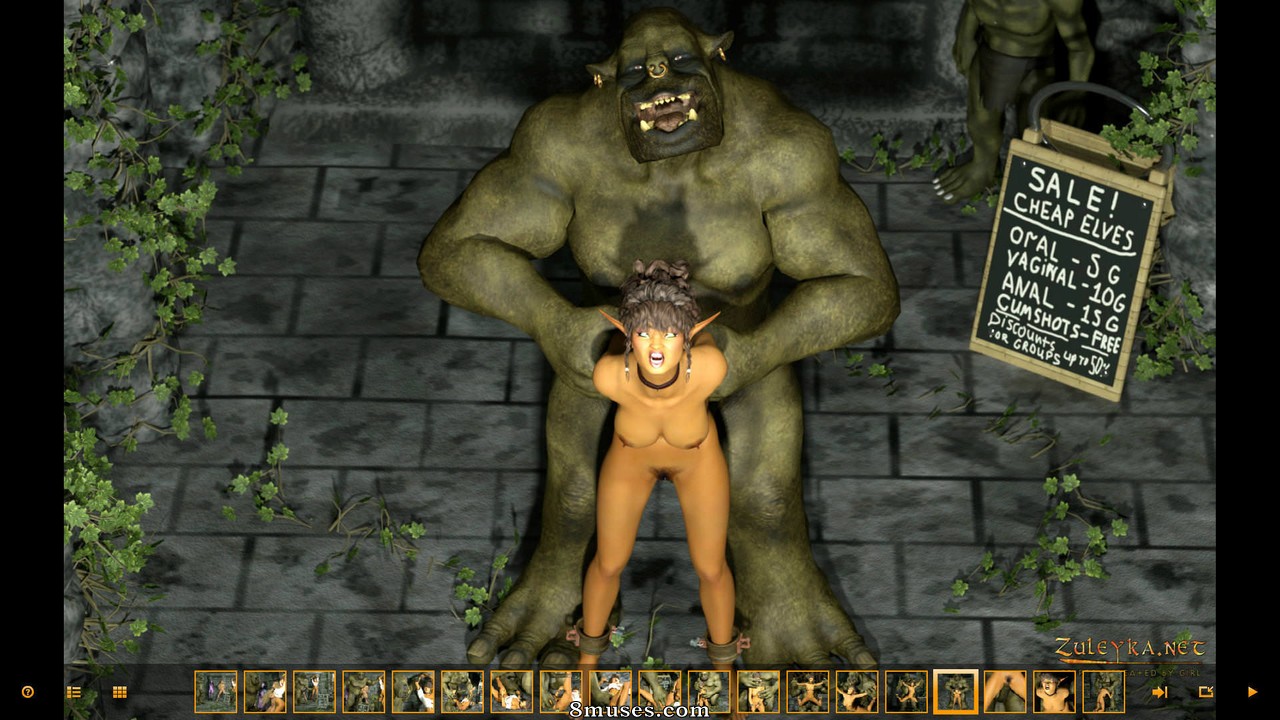
Task: Jump ahead using the arrow-to-bar icon
Action: (x=1160, y=692)
